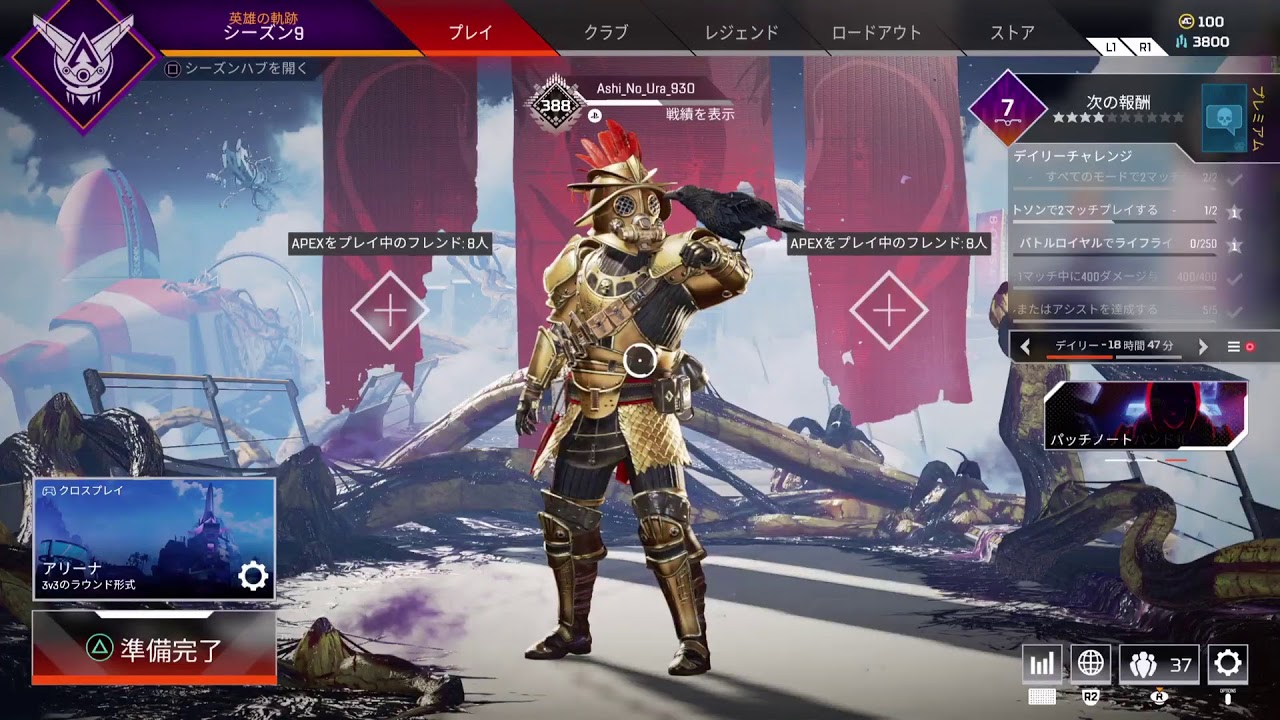
Task: Show the next daily challenge page arrow
Action: pos(1203,347)
